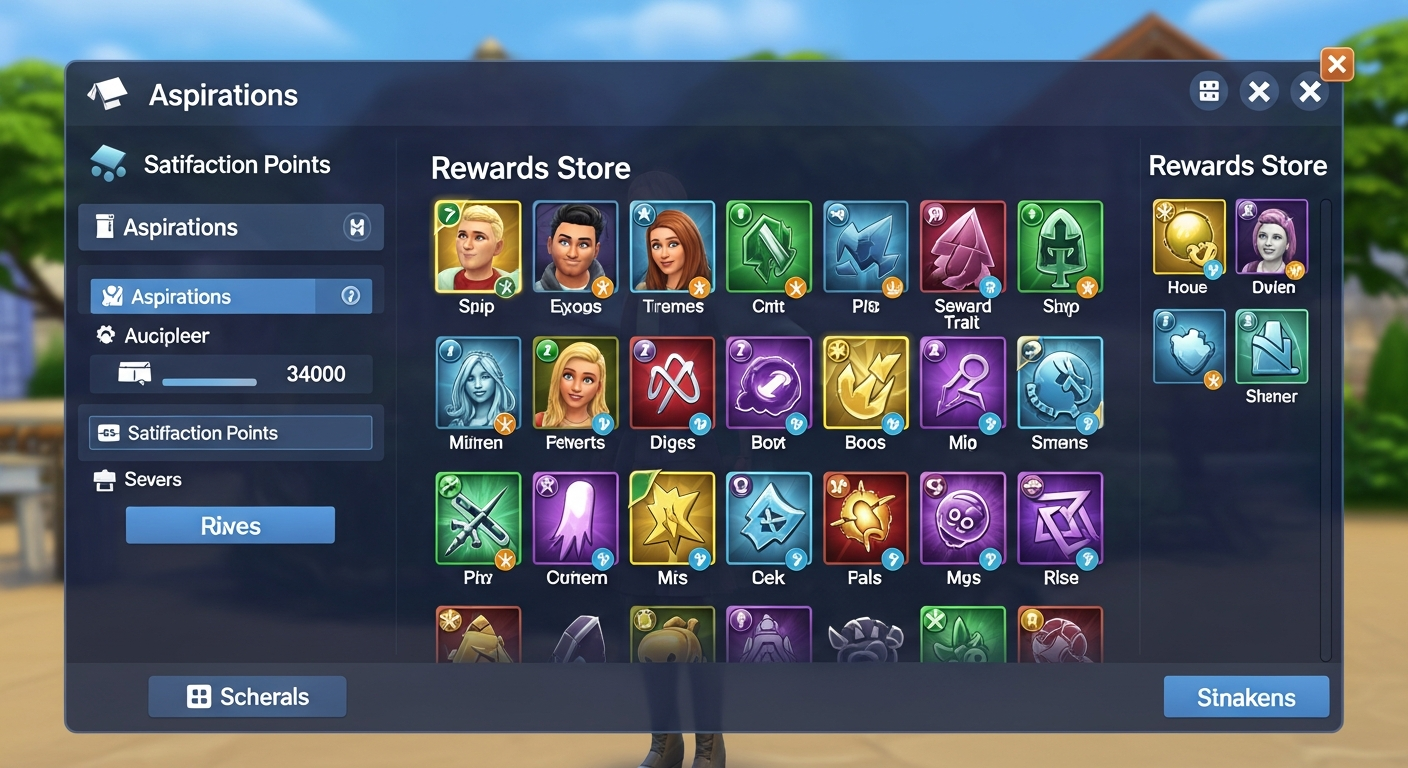Click the progress bar showing 34000
1408x768 pixels.
coord(230,373)
